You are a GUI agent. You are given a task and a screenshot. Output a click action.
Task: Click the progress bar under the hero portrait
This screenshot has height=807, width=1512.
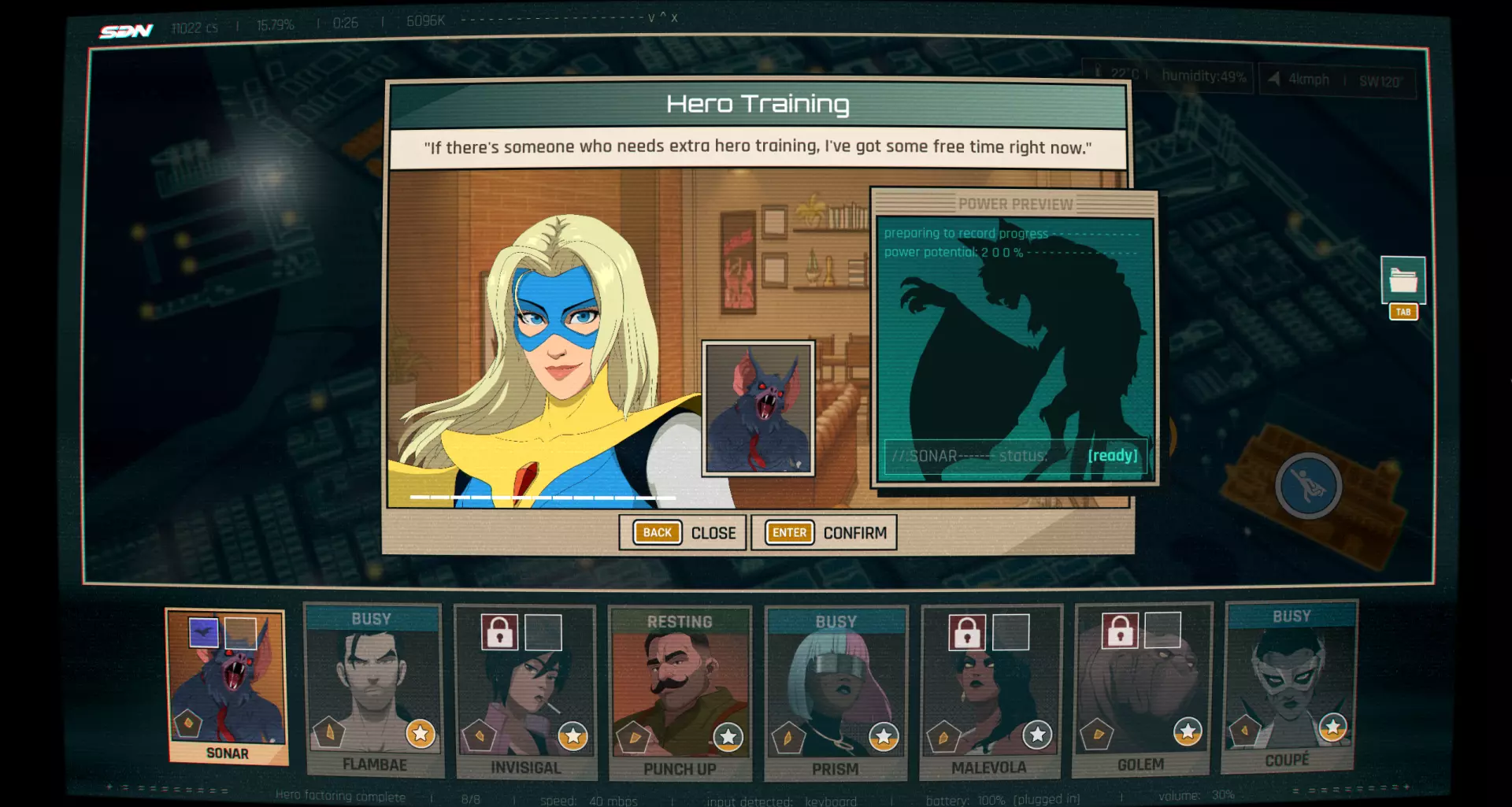click(x=545, y=498)
